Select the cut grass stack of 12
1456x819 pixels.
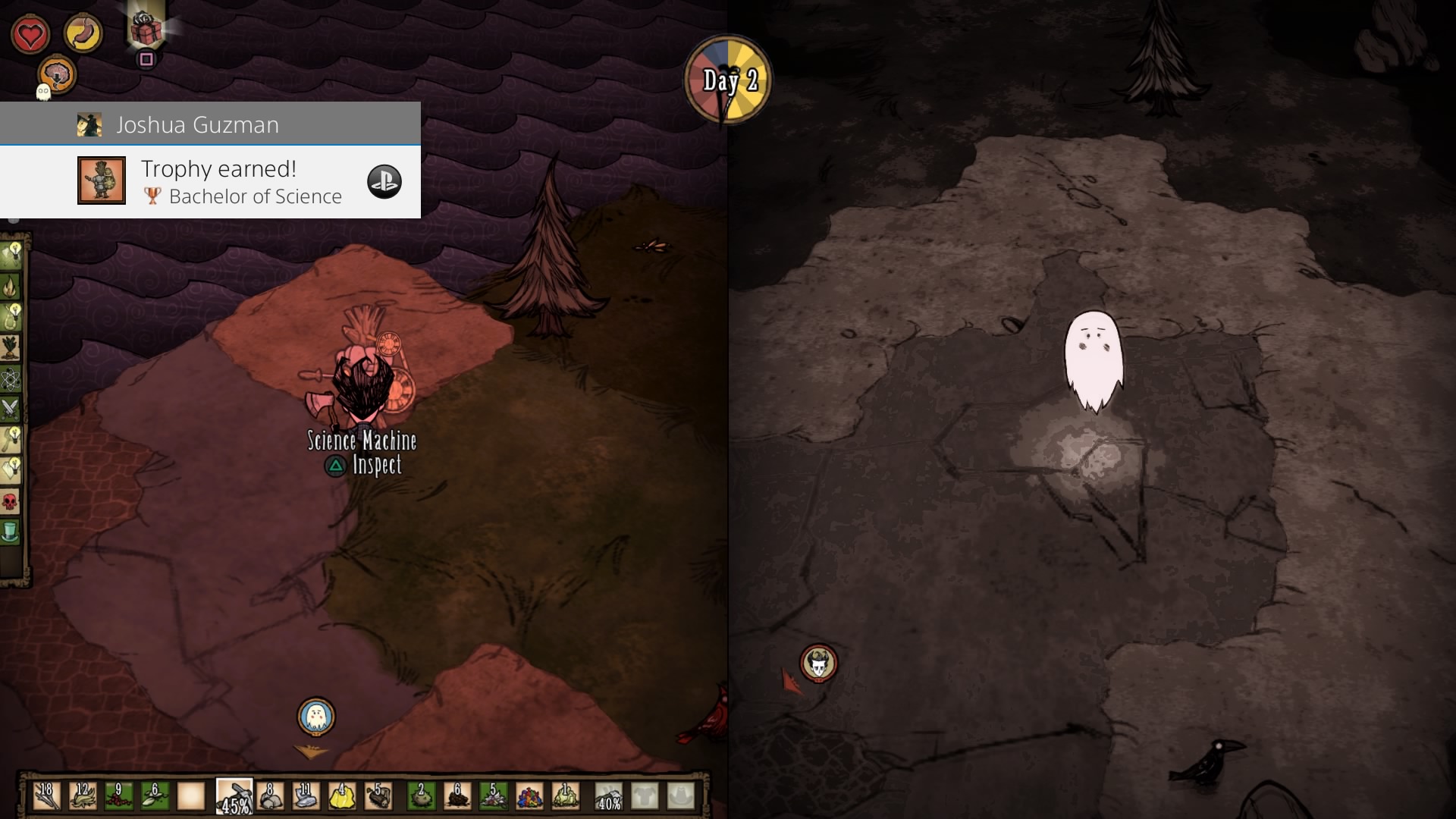83,796
